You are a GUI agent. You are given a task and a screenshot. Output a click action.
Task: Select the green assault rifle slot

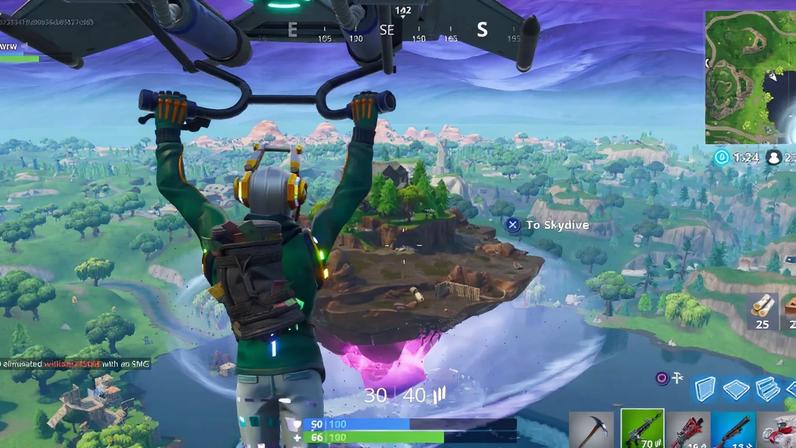click(x=642, y=429)
